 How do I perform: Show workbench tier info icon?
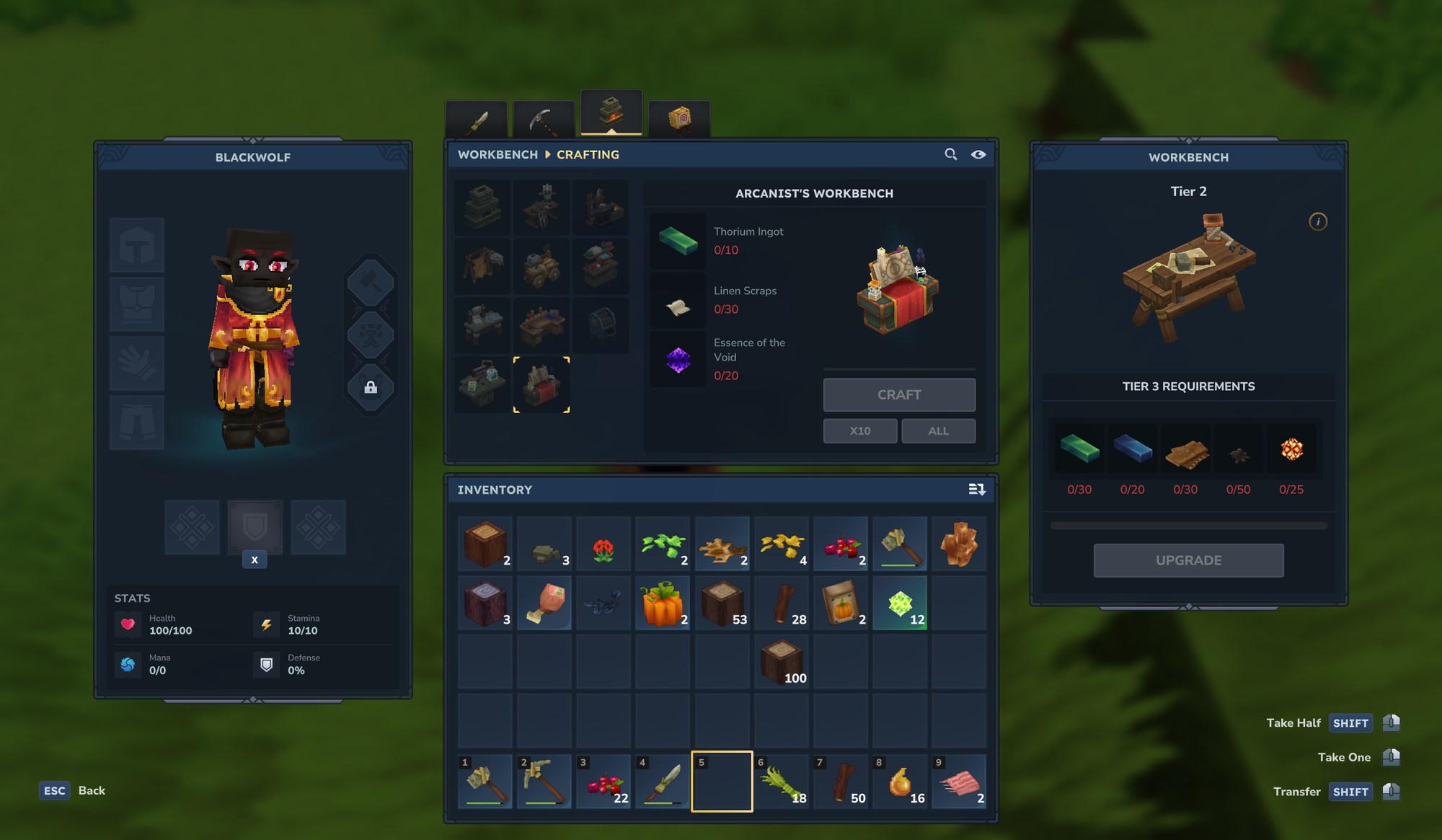(x=1318, y=221)
